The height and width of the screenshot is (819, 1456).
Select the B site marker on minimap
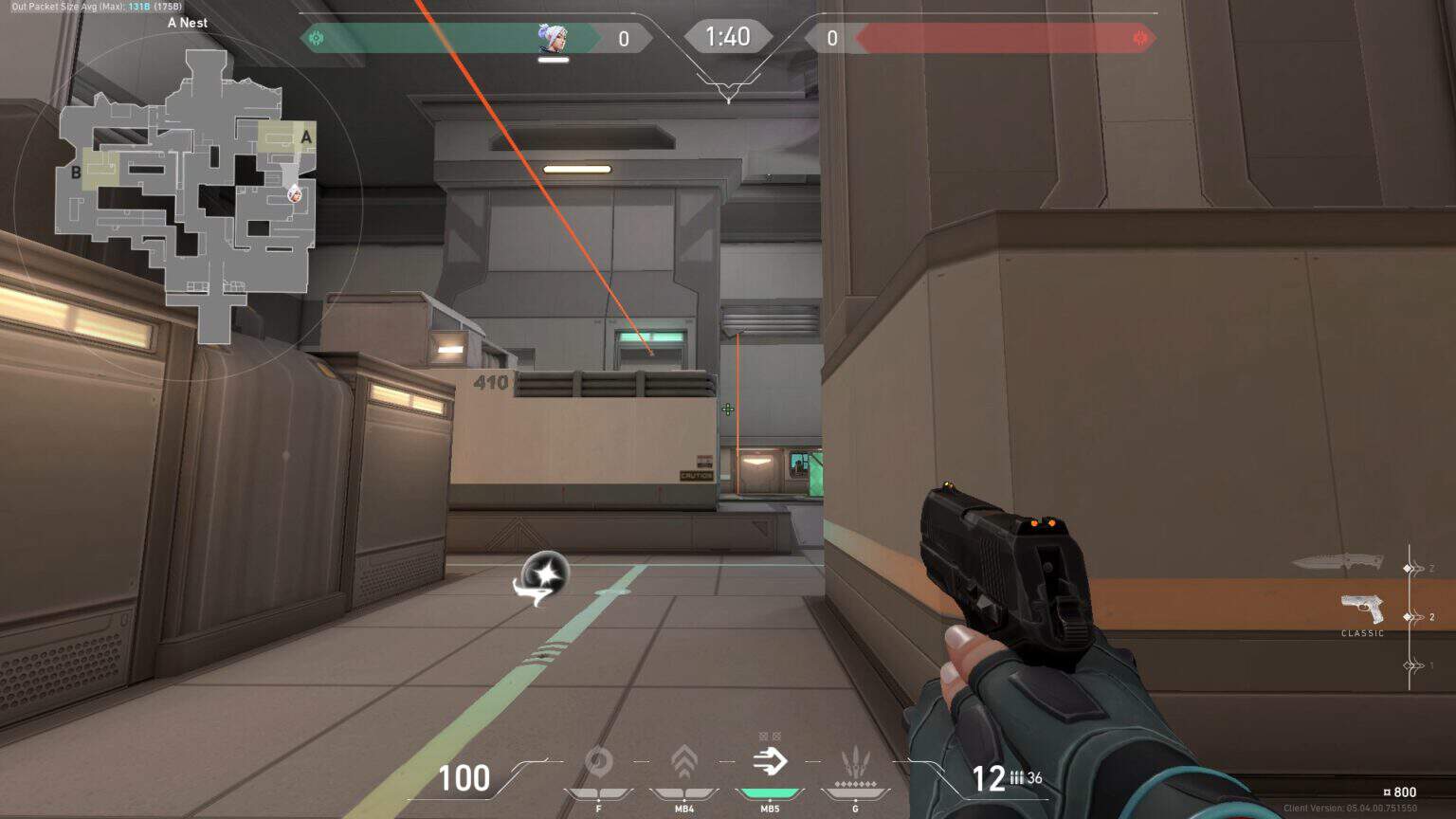(76, 173)
